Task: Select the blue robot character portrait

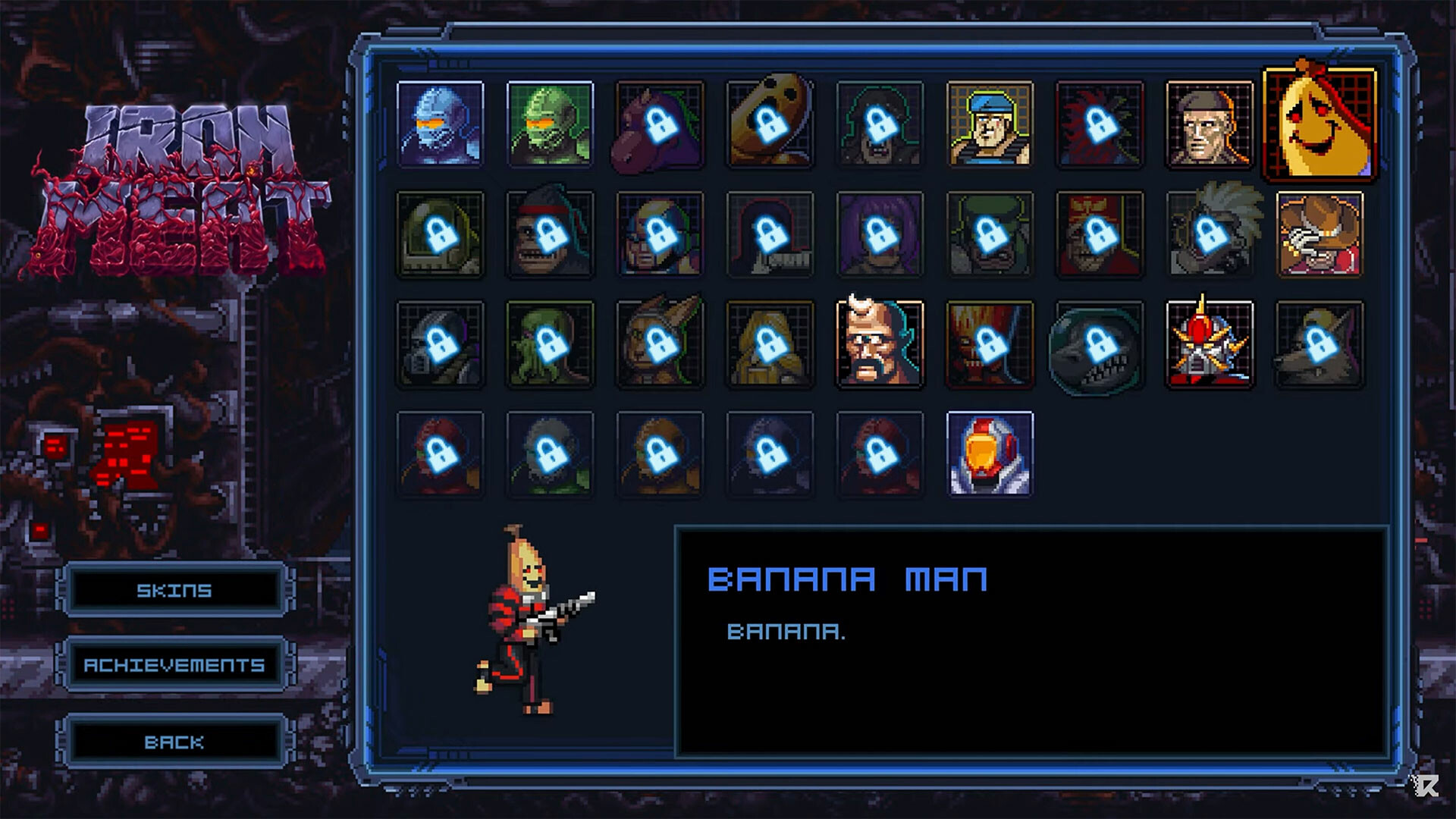Action: (441, 125)
